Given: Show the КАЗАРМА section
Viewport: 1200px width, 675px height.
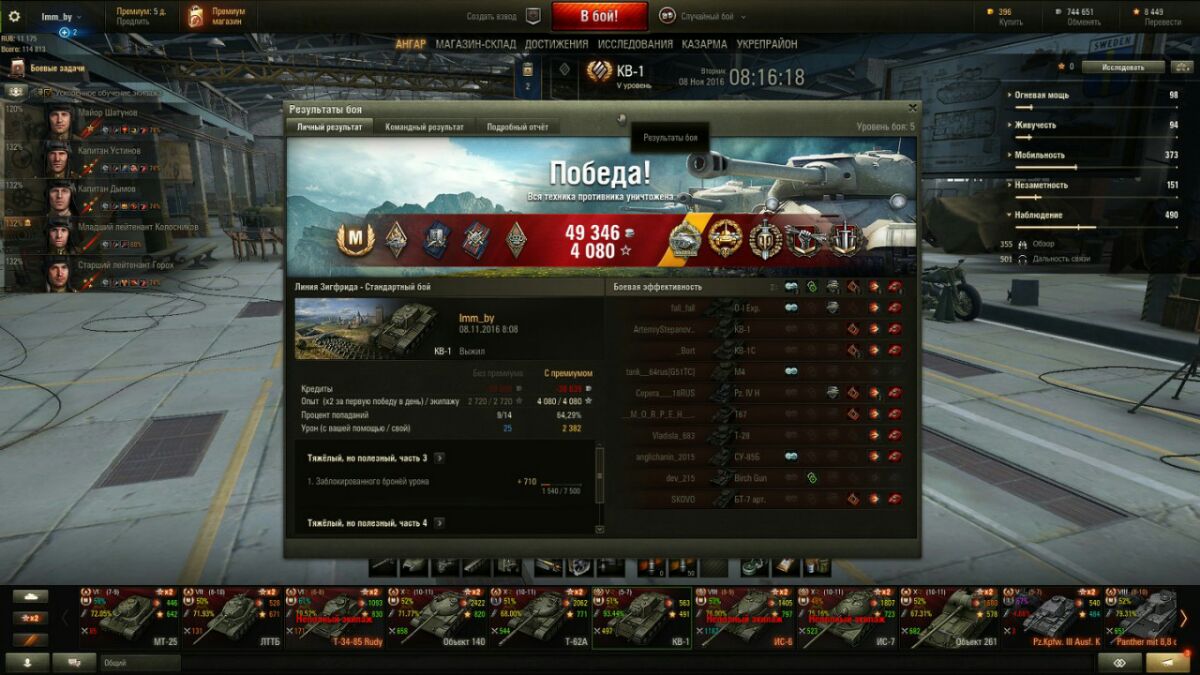Looking at the screenshot, I should pos(704,44).
